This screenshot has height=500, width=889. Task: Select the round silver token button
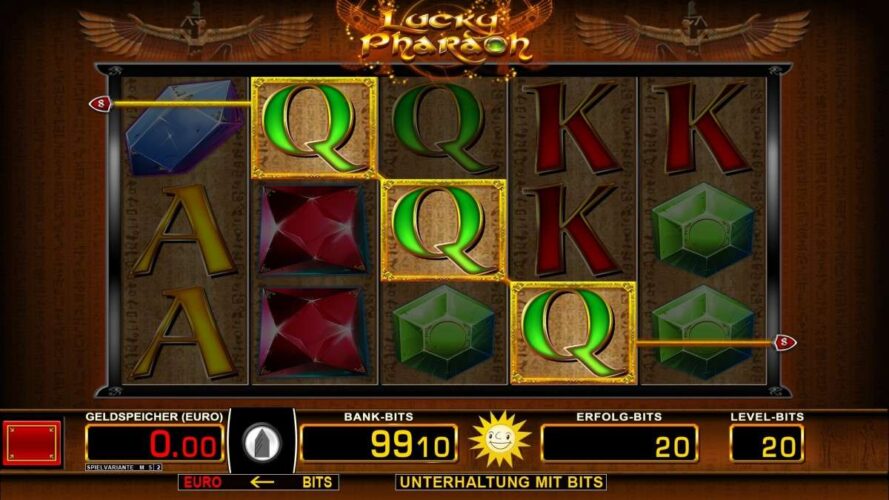click(x=263, y=442)
